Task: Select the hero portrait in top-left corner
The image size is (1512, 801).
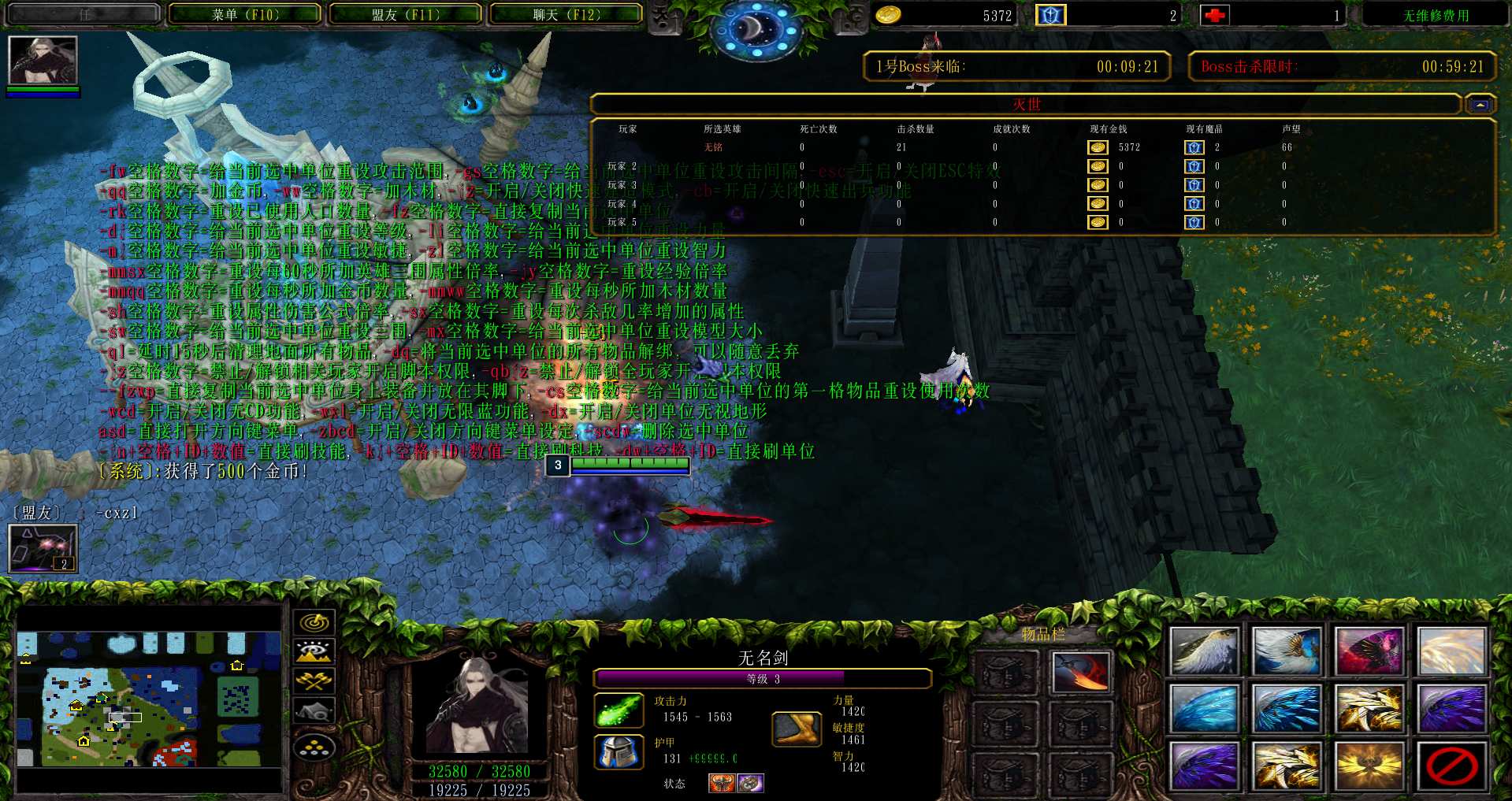Action: pos(43,60)
